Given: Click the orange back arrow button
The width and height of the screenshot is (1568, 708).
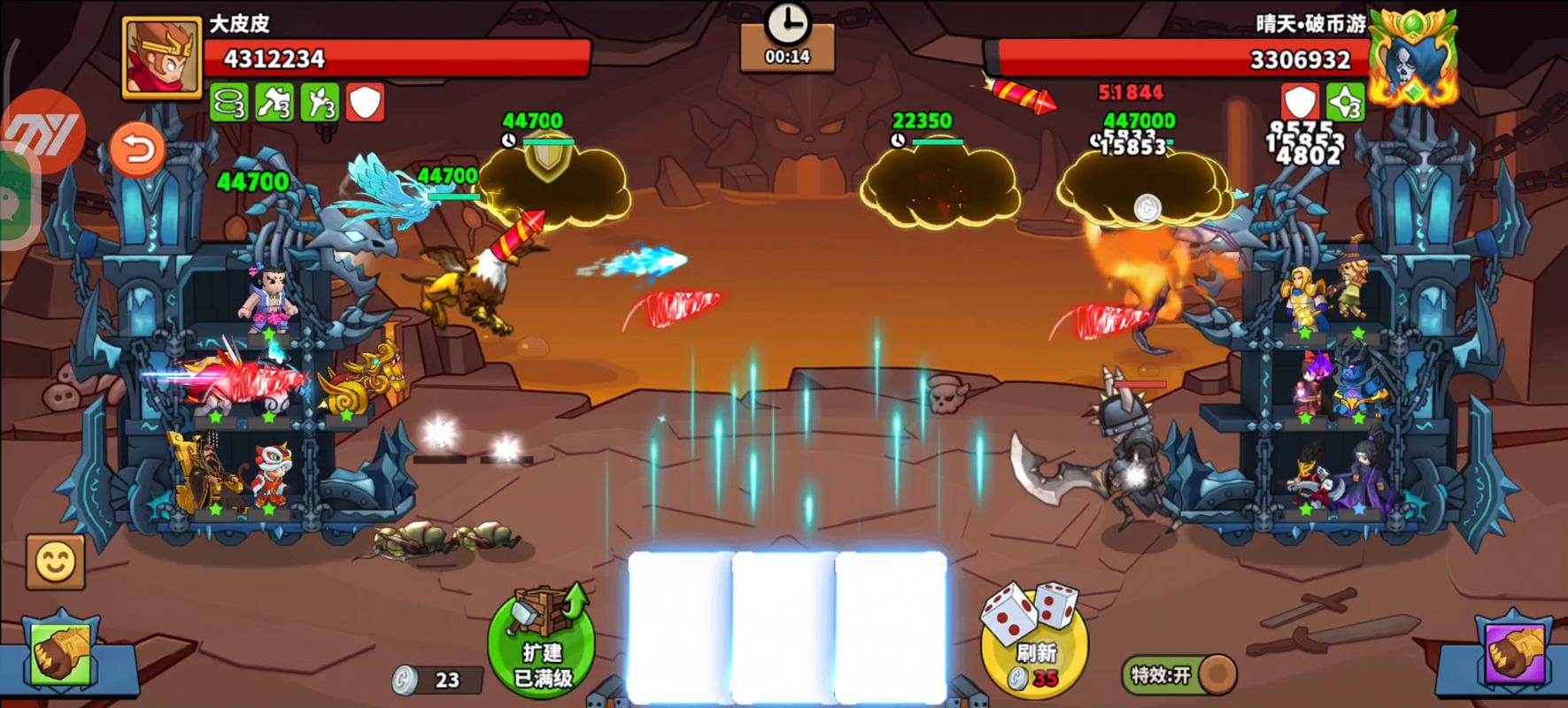Looking at the screenshot, I should 137,149.
